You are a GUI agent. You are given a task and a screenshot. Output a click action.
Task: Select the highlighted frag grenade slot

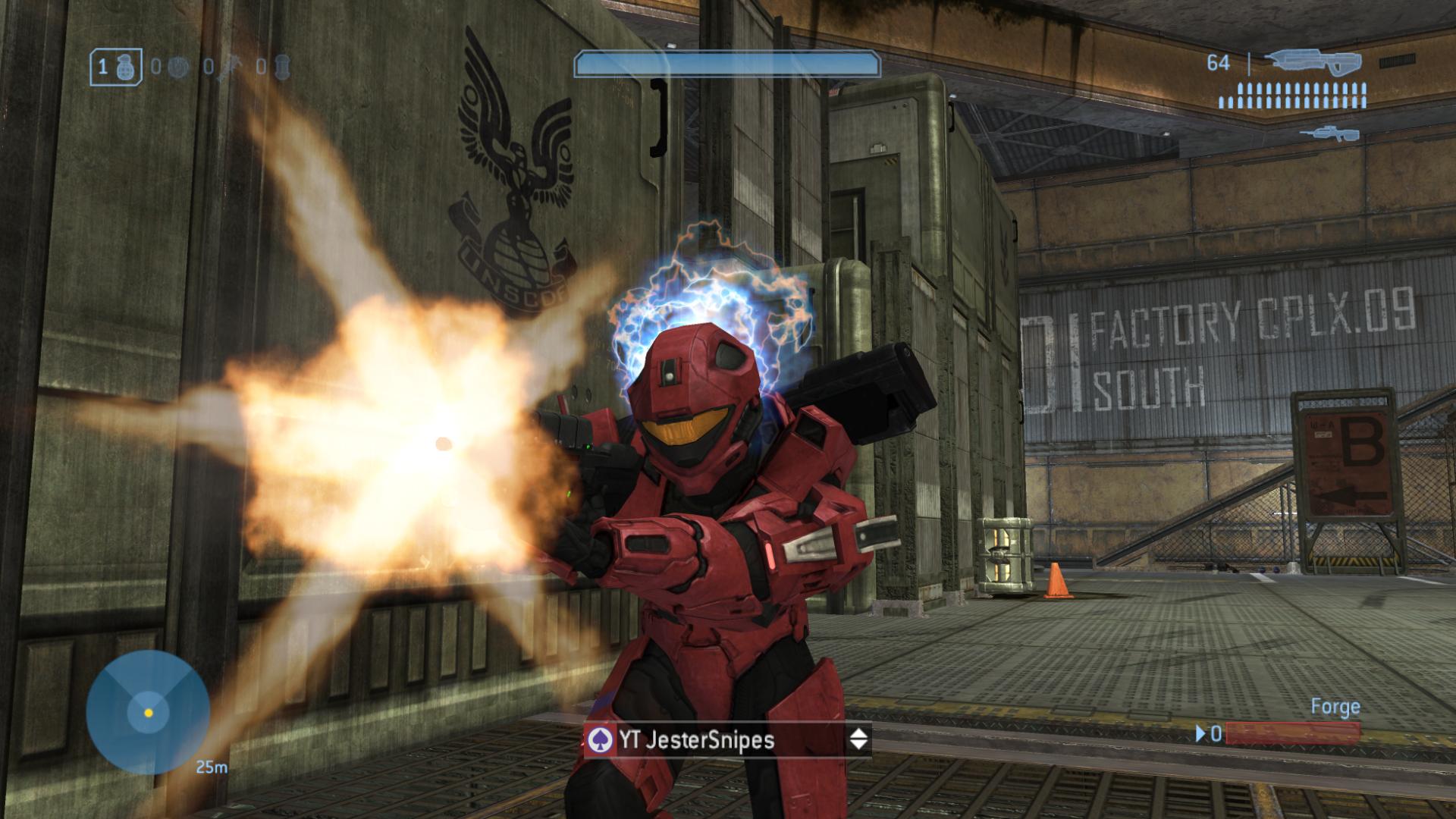116,67
